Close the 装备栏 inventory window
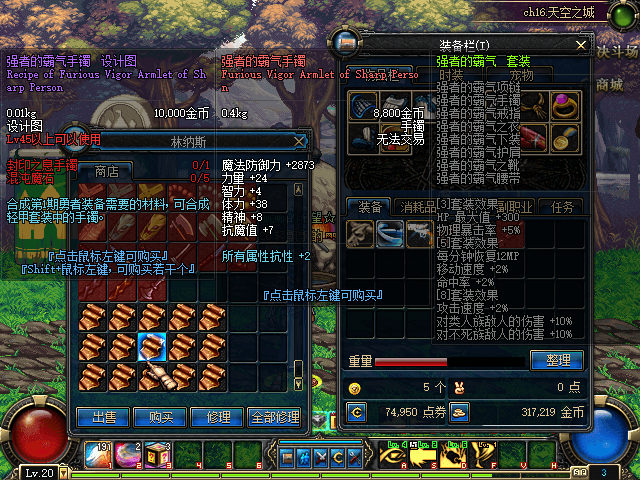The image size is (640, 480). (582, 46)
